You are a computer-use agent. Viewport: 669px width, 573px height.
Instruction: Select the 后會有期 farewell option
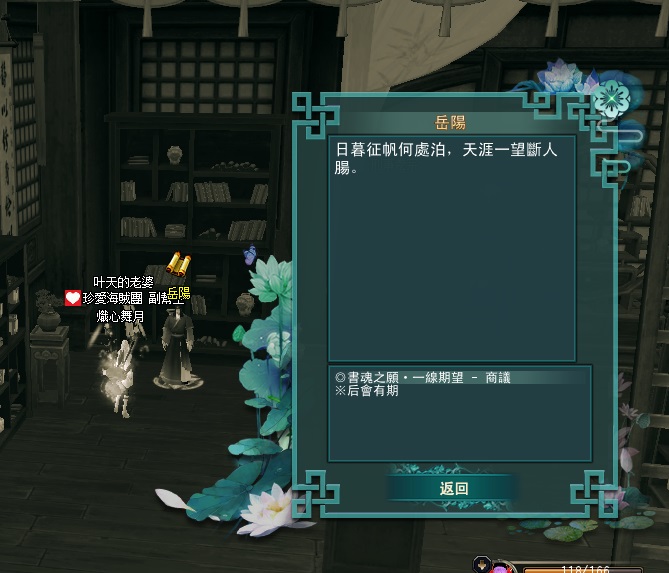coord(371,392)
